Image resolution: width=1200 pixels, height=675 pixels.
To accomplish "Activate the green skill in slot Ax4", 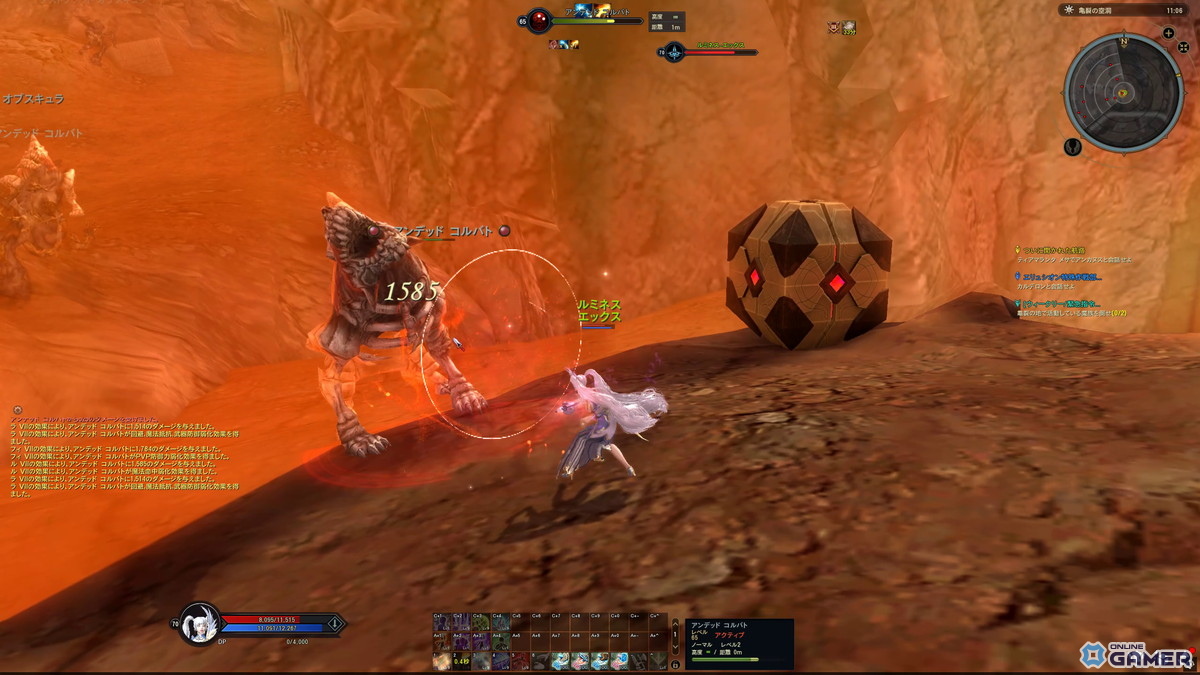I will (x=499, y=642).
